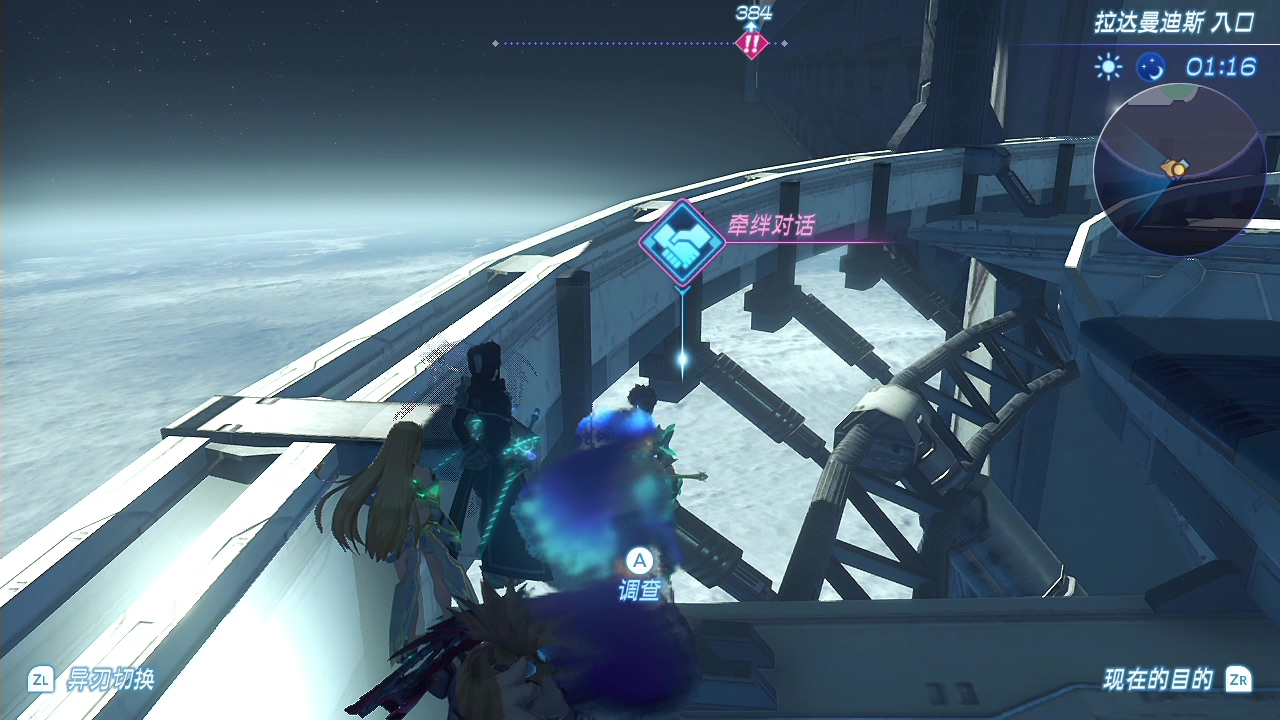
Task: Select the Heart-to-Heart handshake marker
Action: [x=683, y=242]
